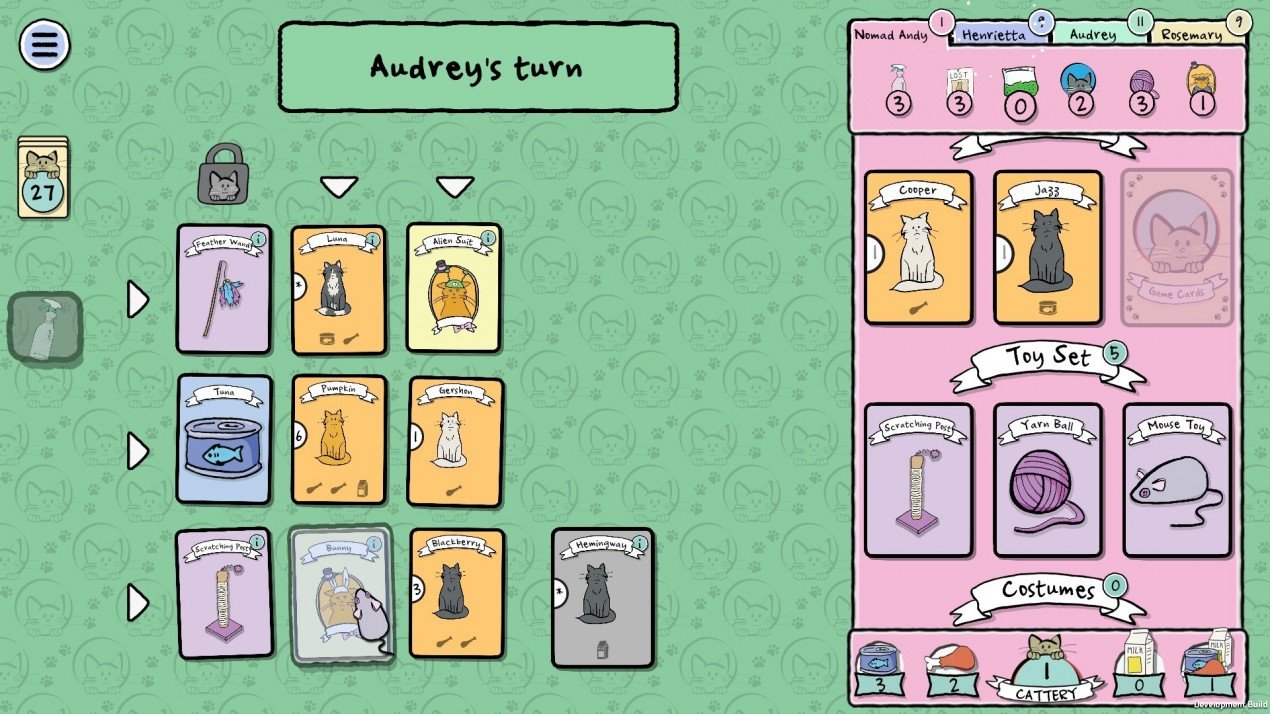
Task: Select the Feather Wand card
Action: (224, 289)
